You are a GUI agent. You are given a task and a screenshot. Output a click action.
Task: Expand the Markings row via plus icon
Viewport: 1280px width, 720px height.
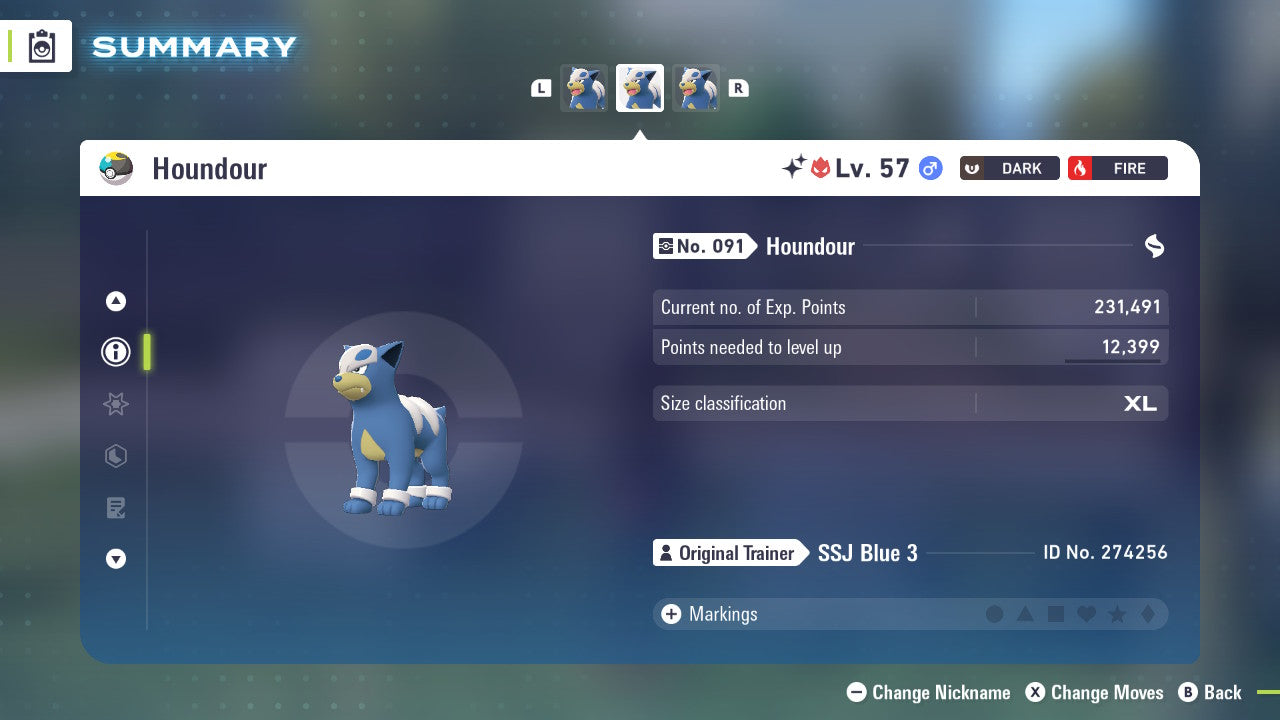[670, 614]
